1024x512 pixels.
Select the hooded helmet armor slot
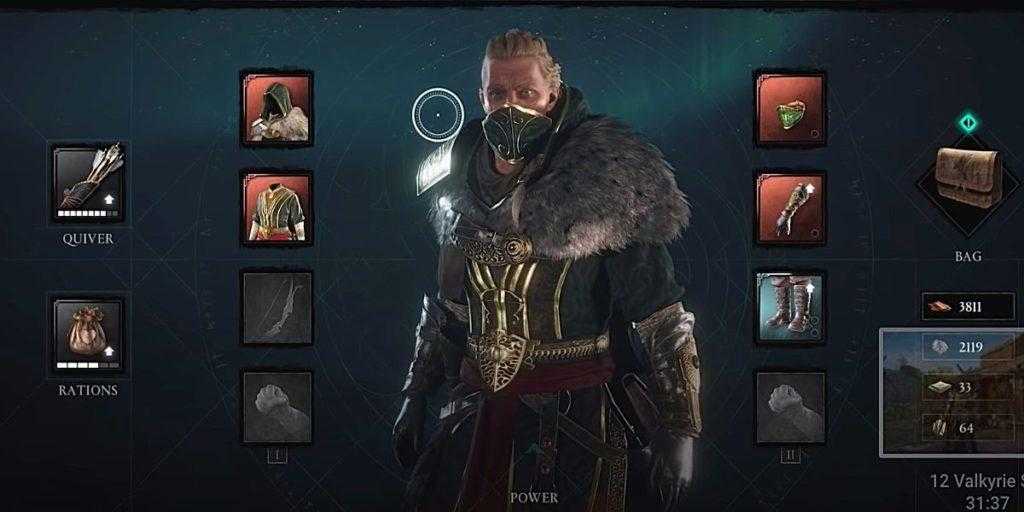277,107
